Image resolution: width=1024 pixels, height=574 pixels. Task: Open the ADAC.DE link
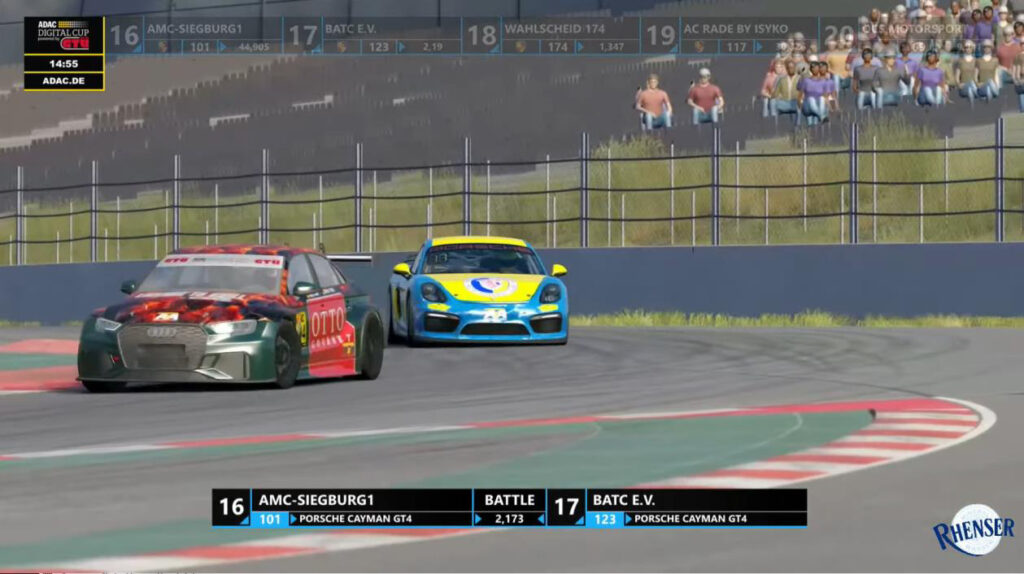pyautogui.click(x=64, y=81)
